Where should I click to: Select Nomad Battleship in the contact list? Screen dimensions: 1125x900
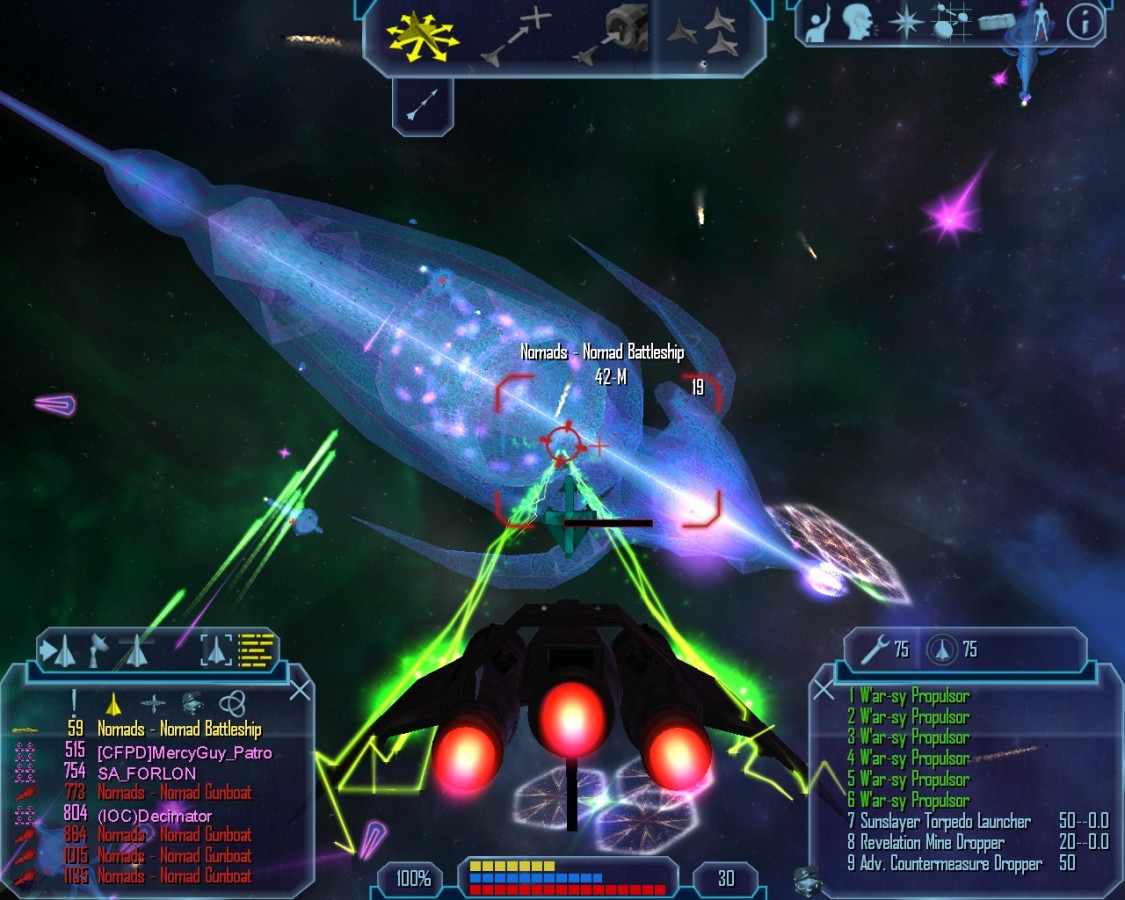pyautogui.click(x=179, y=729)
